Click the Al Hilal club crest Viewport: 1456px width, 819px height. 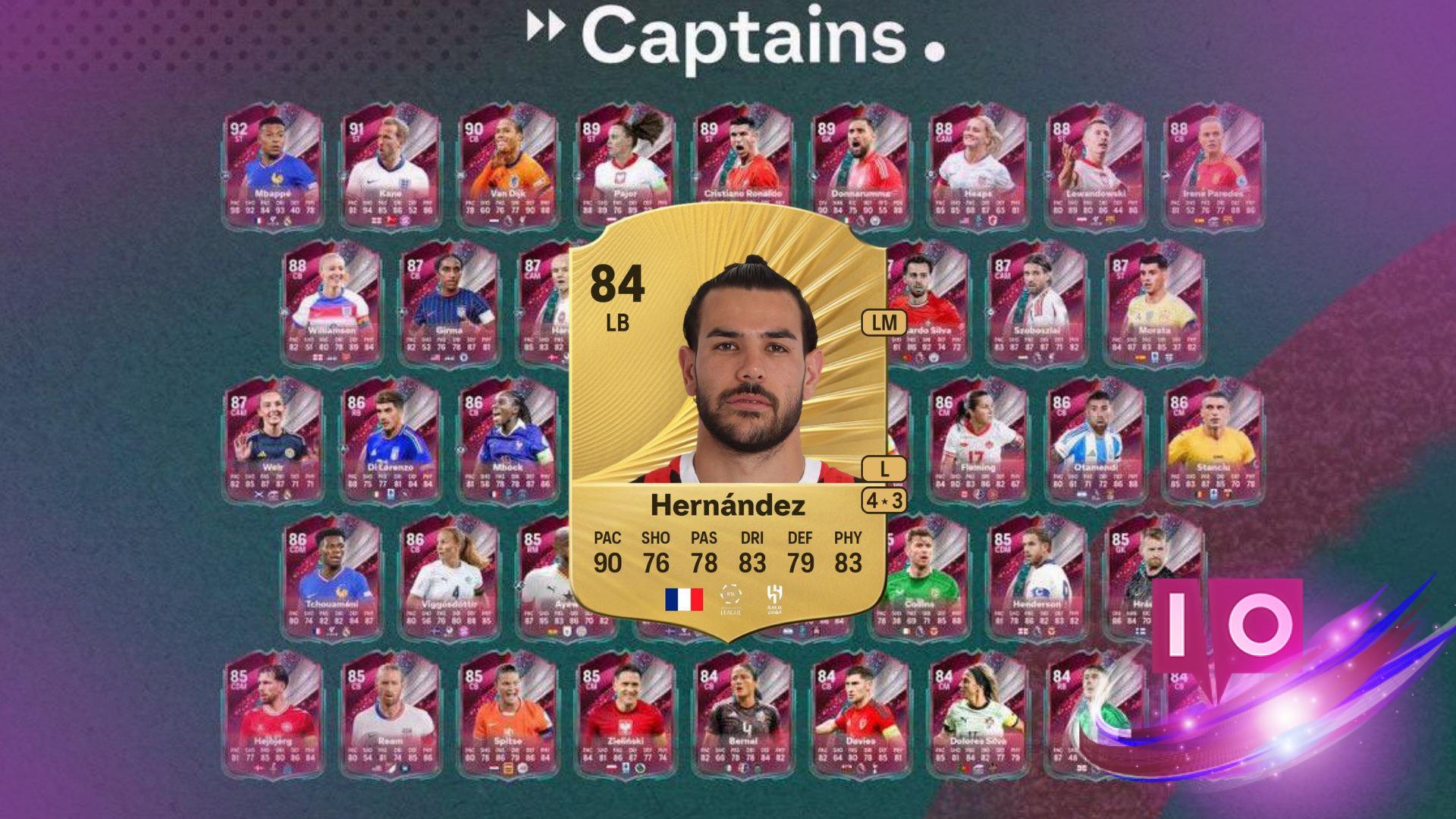coord(773,598)
